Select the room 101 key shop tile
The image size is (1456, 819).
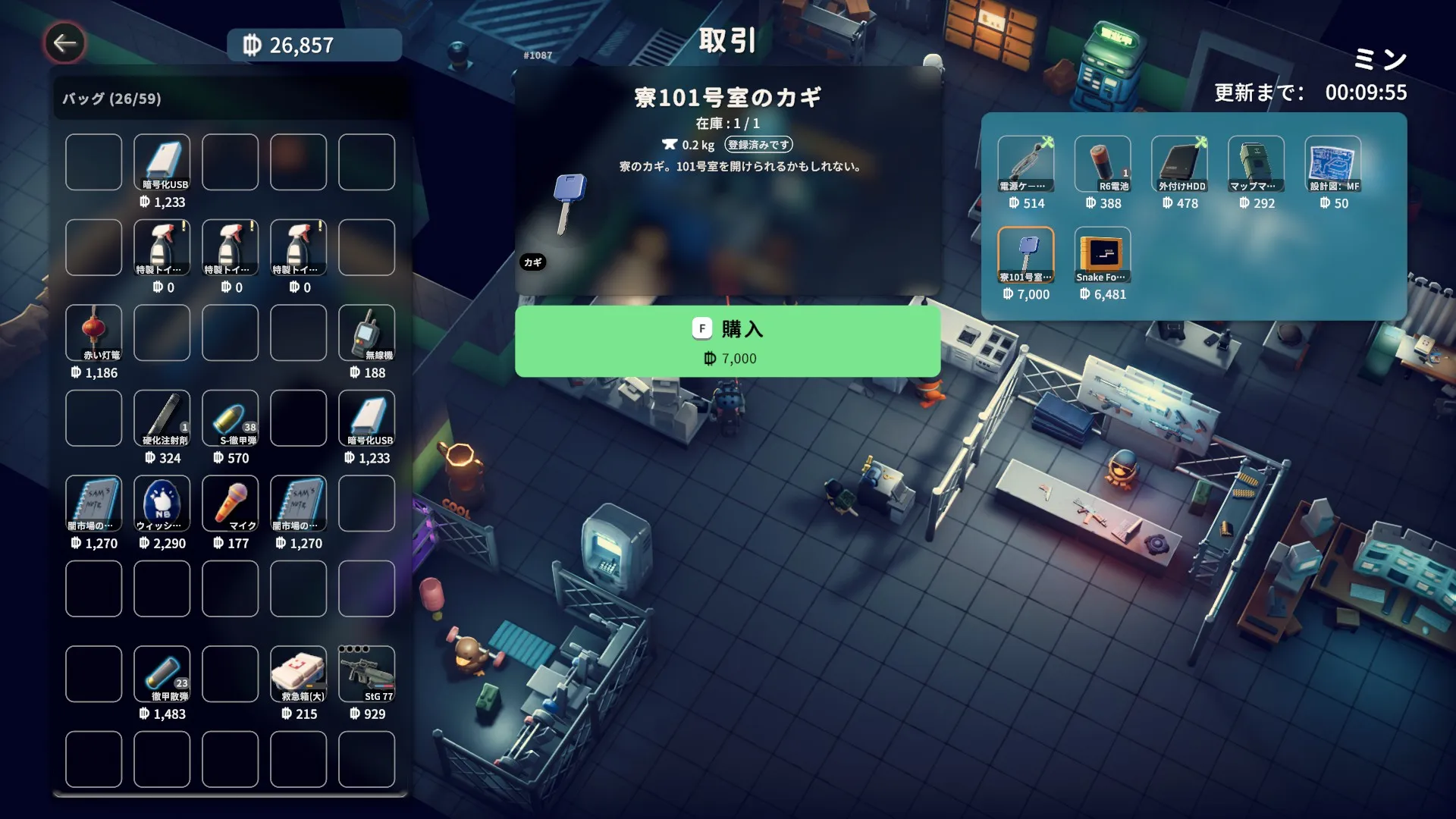point(1025,255)
